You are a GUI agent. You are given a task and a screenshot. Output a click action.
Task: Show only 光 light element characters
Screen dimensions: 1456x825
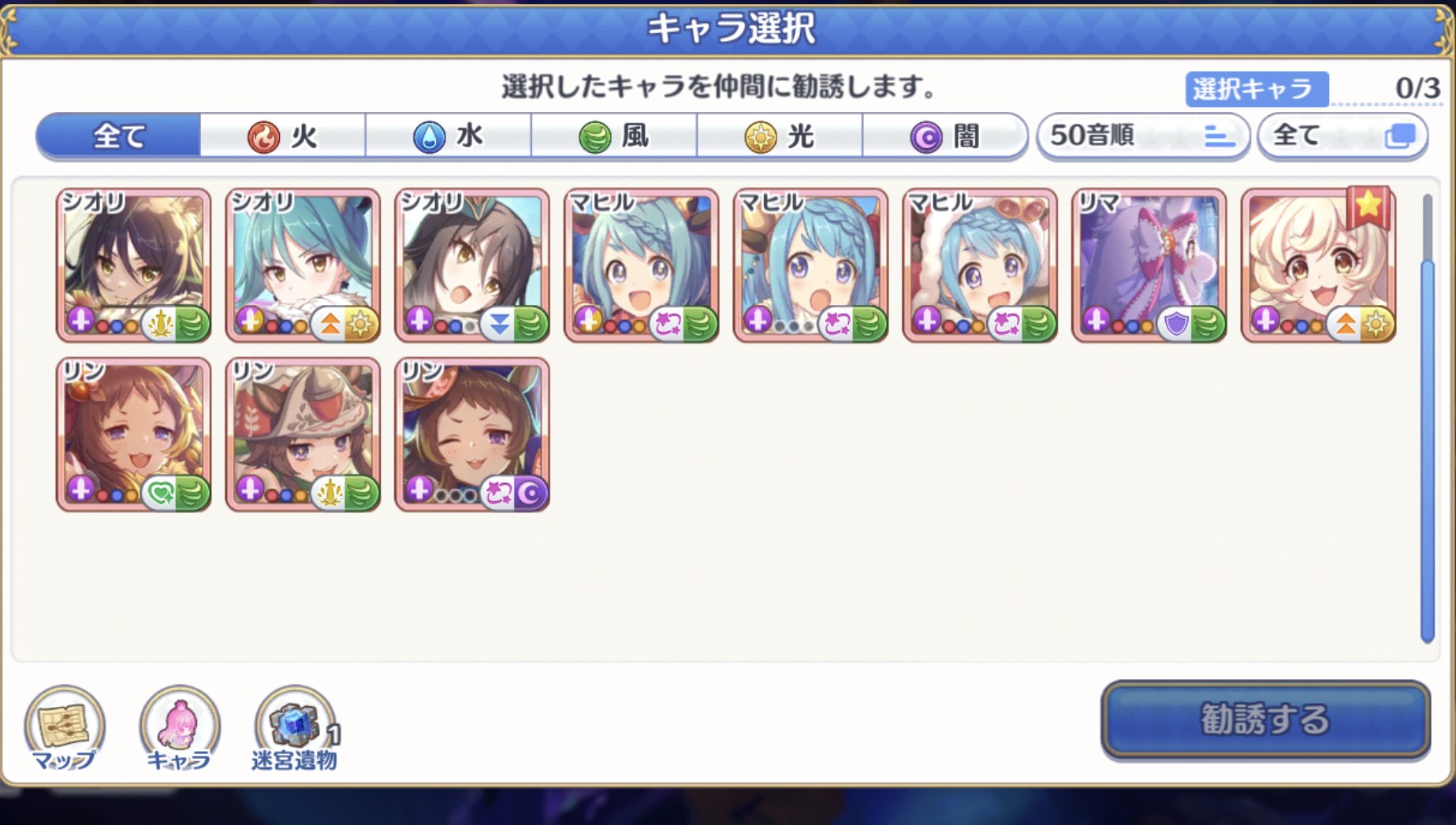(x=779, y=136)
